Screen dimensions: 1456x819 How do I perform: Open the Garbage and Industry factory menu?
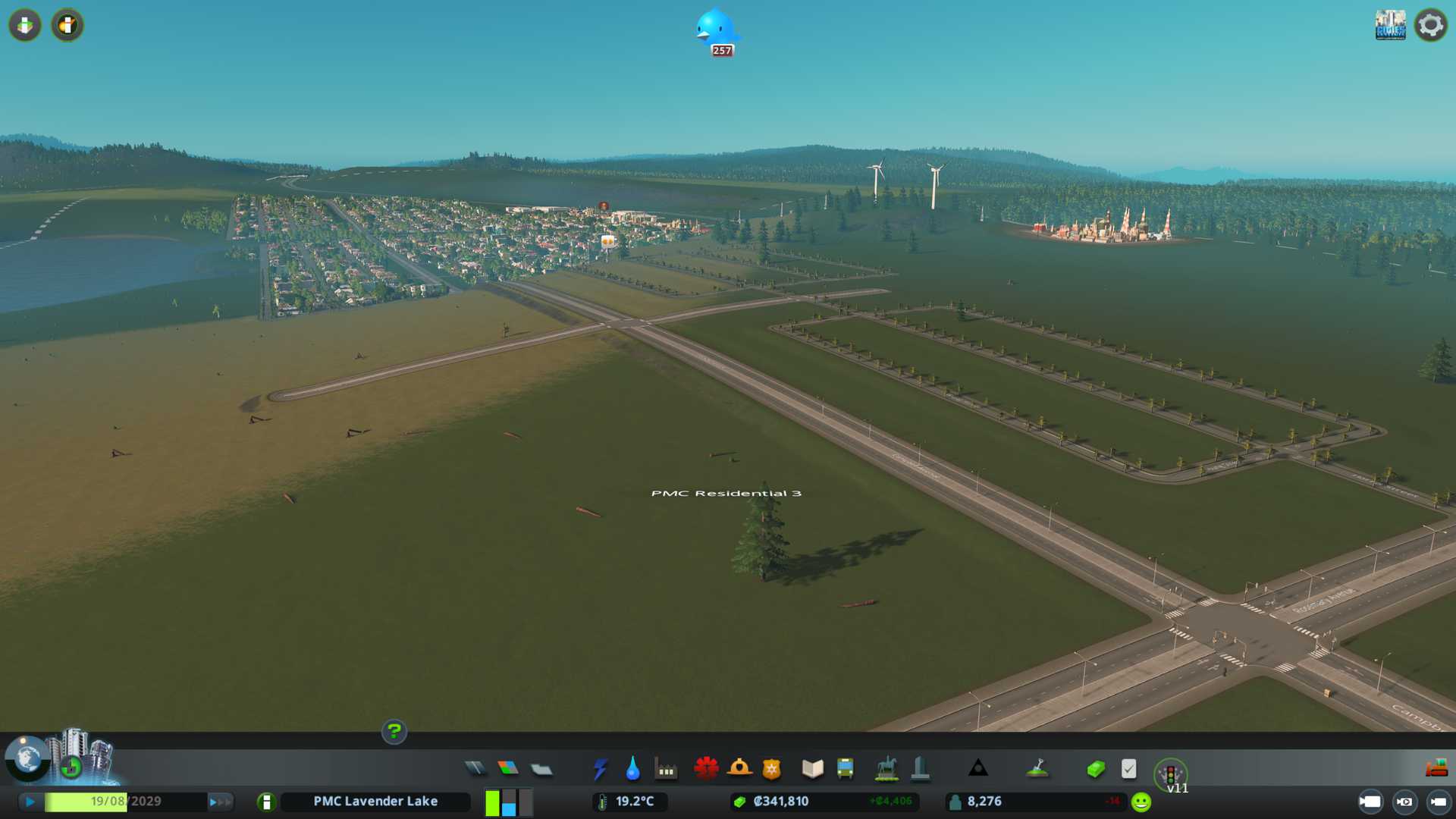667,769
